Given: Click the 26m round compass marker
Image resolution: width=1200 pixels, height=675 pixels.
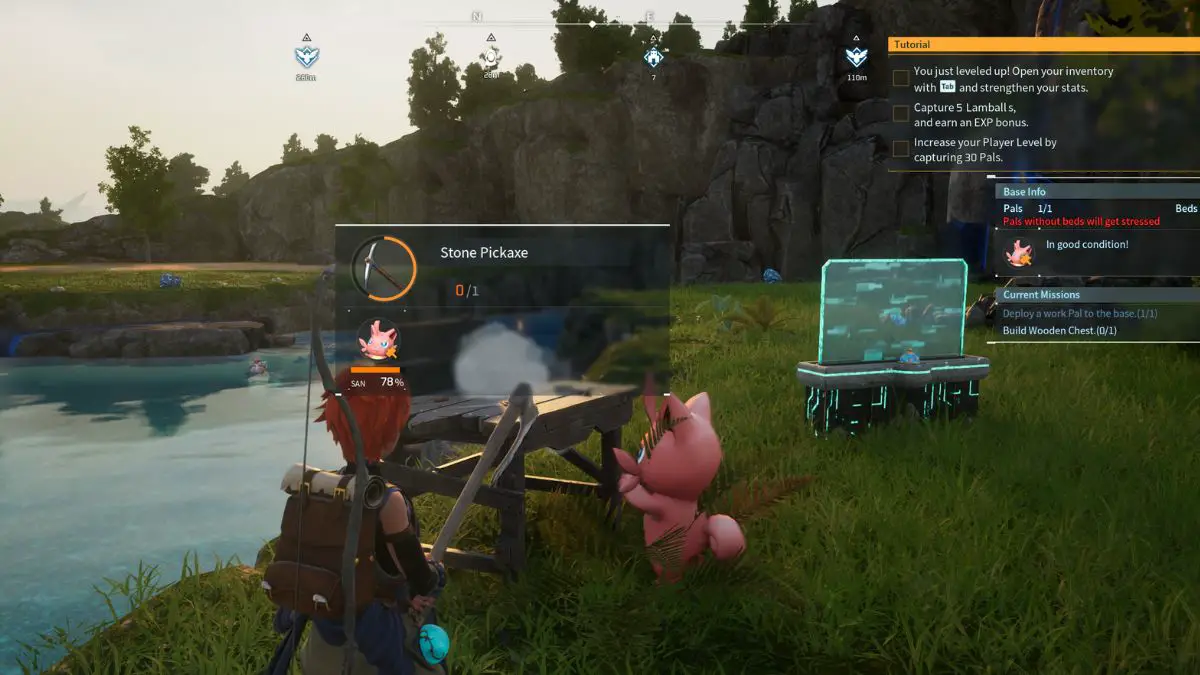Looking at the screenshot, I should click(491, 57).
